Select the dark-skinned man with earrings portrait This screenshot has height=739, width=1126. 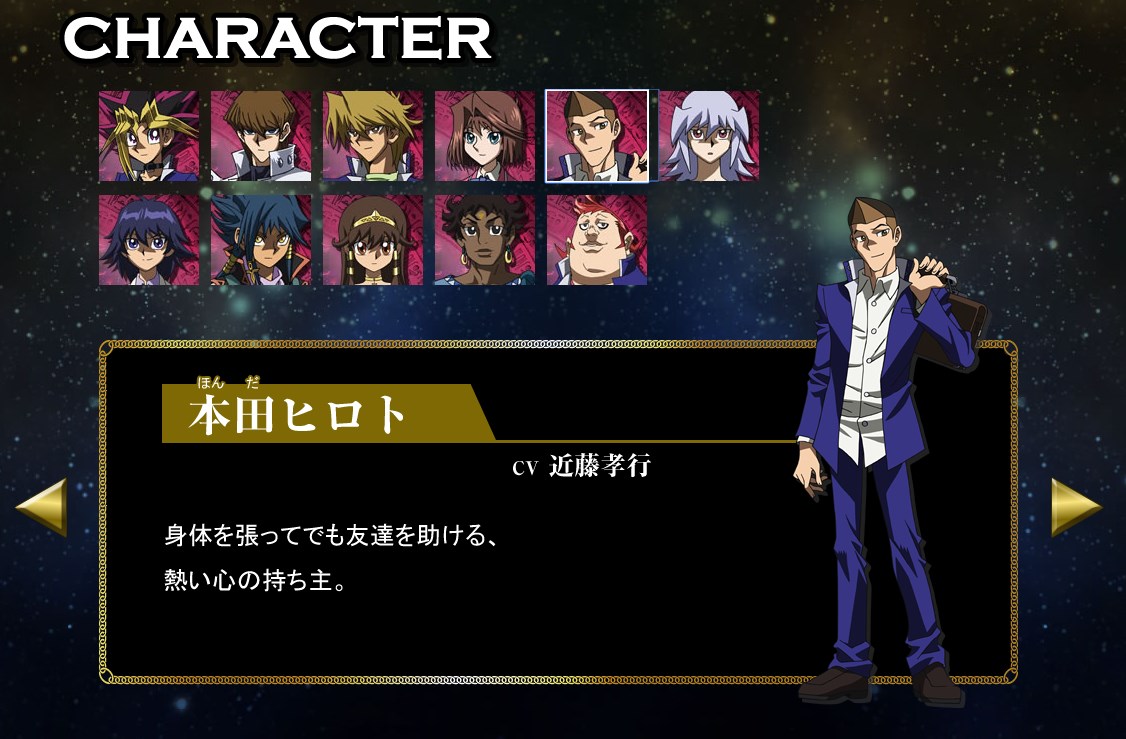485,240
